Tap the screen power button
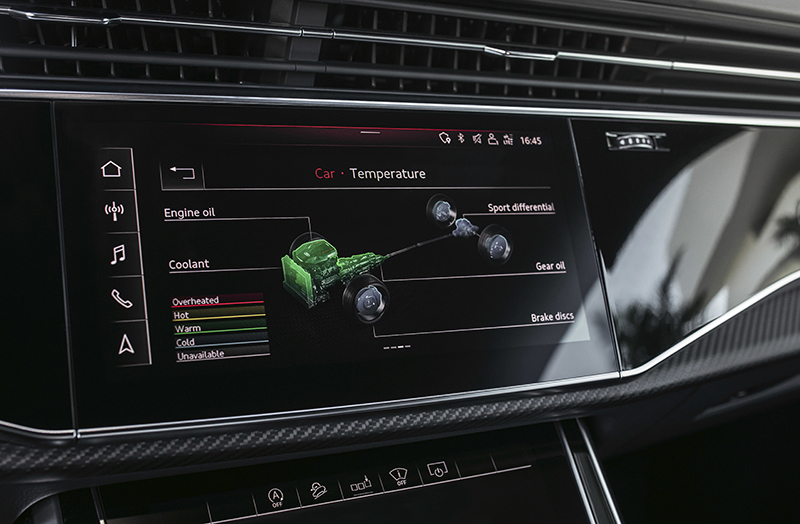 [437, 468]
